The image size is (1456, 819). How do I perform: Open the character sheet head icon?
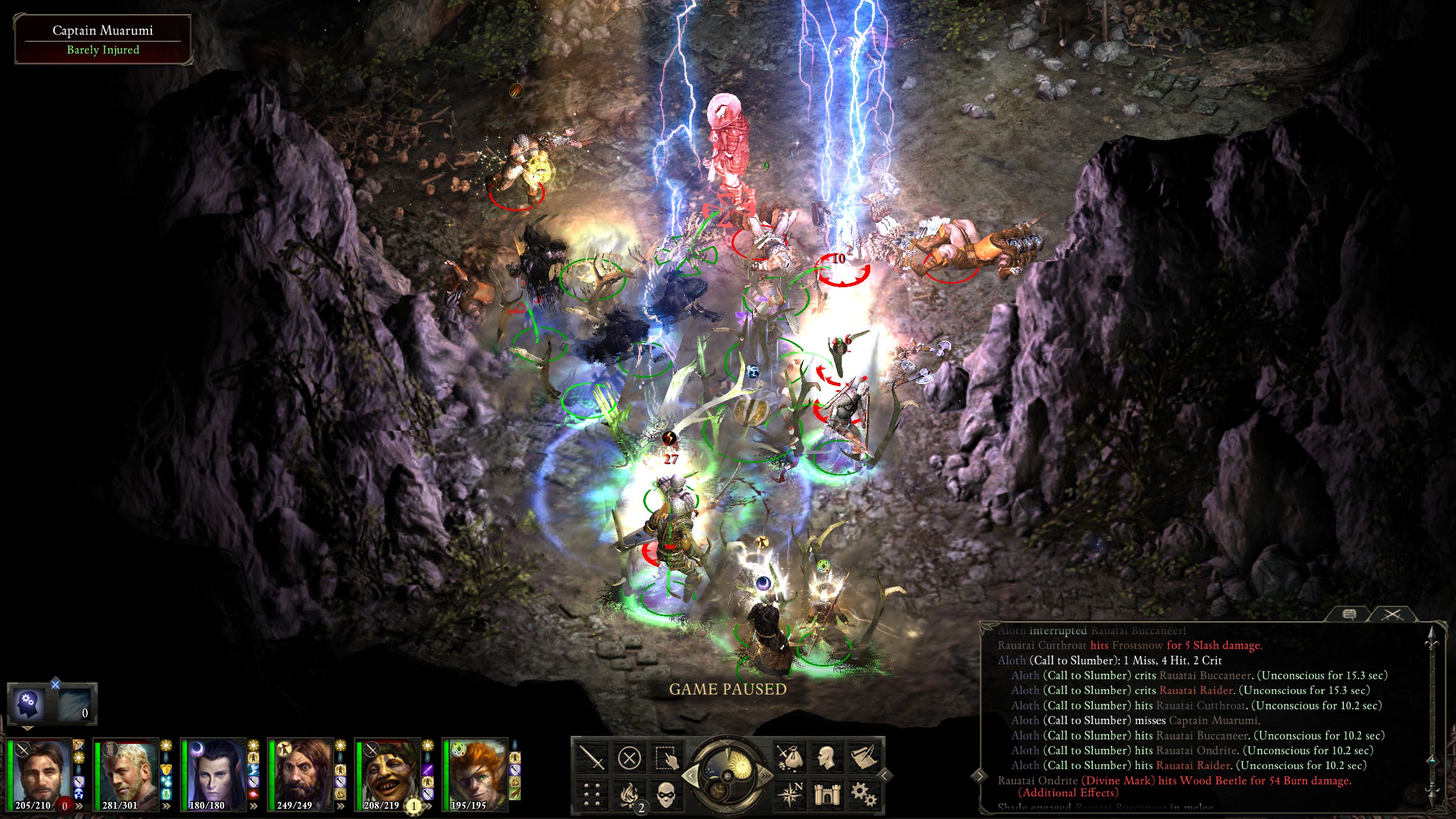coord(826,758)
